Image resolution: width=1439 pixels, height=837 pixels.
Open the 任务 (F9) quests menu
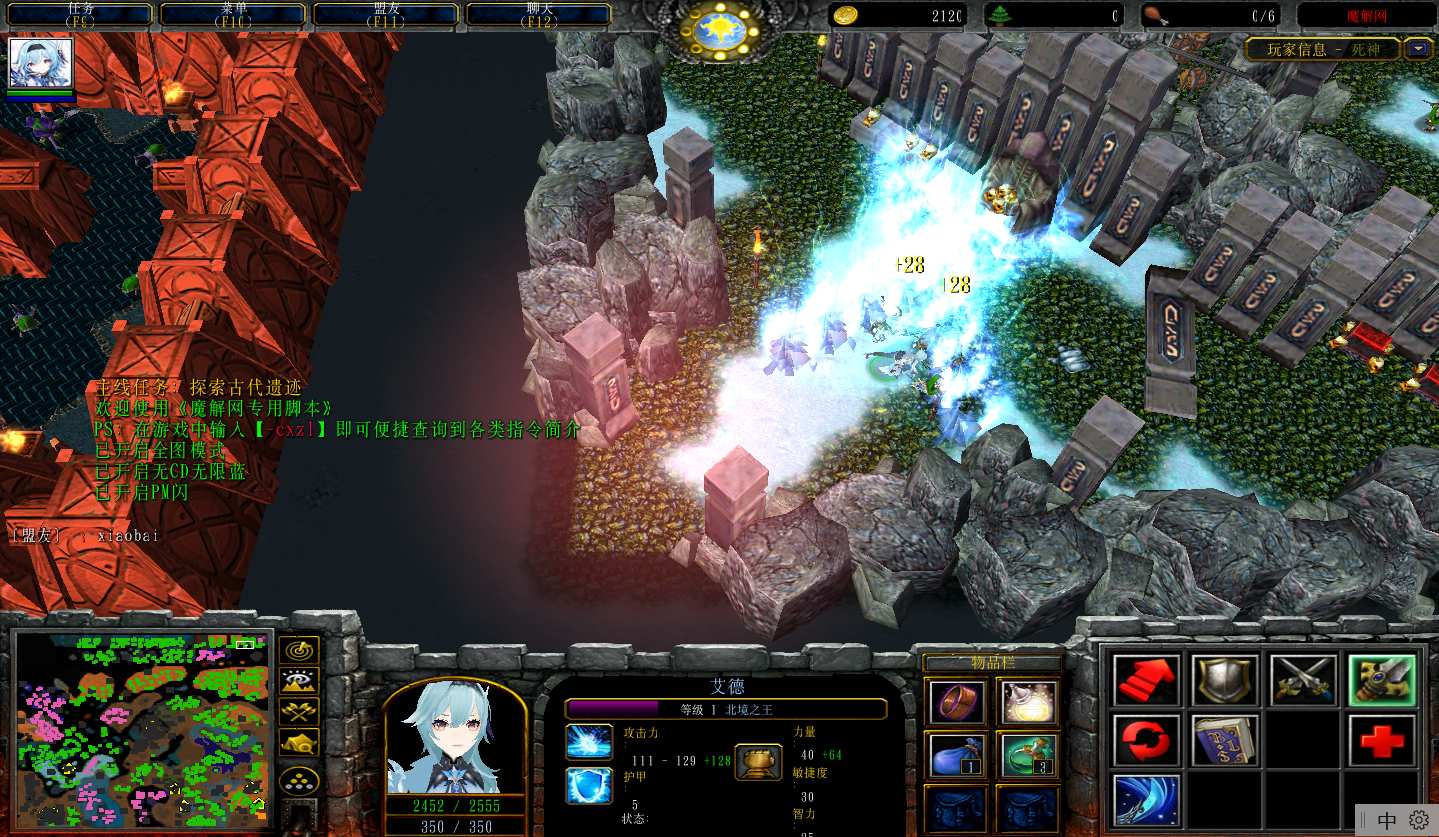[80, 14]
